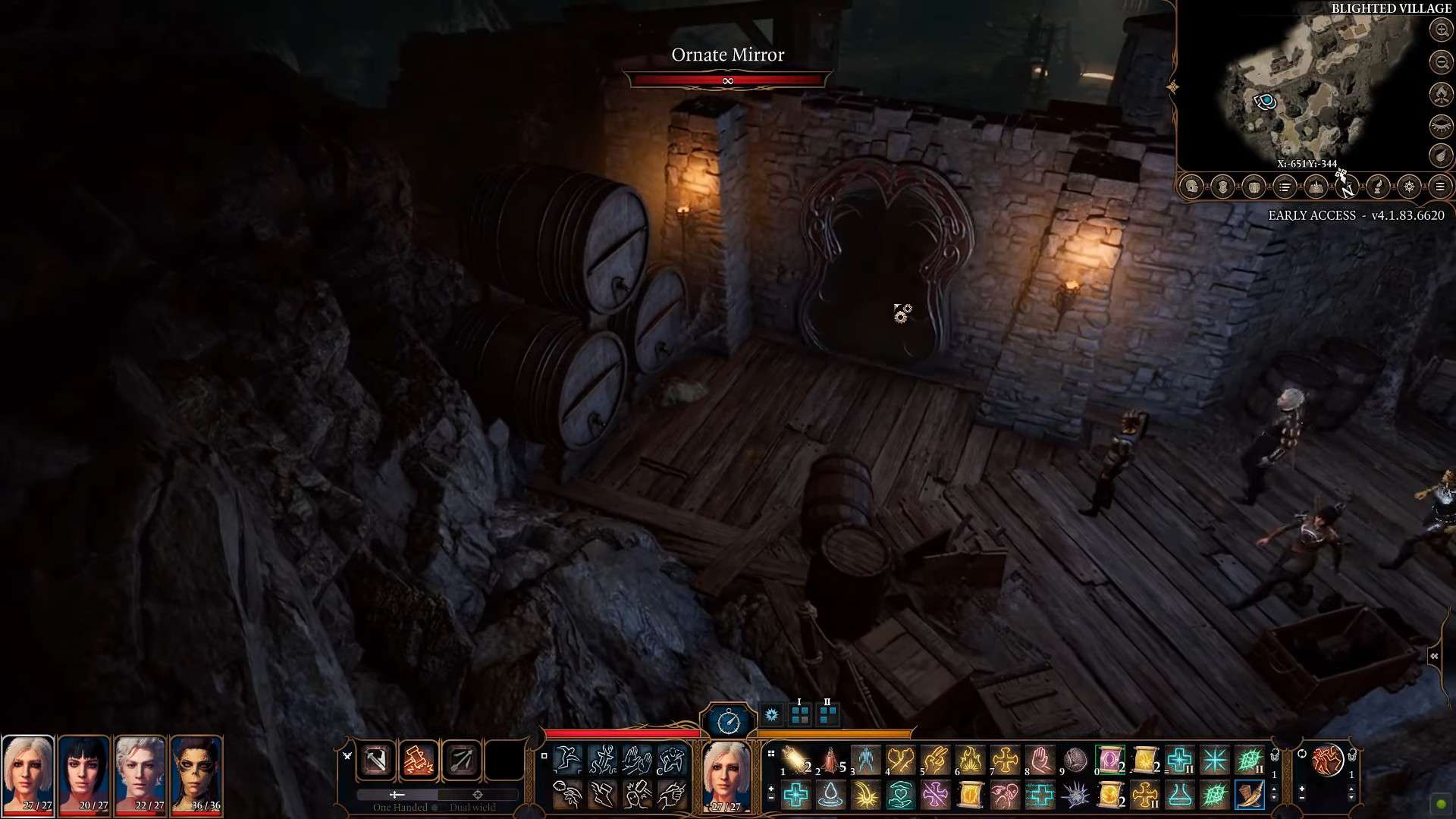
Task: Select the black-haired companion portrait
Action: tap(84, 773)
